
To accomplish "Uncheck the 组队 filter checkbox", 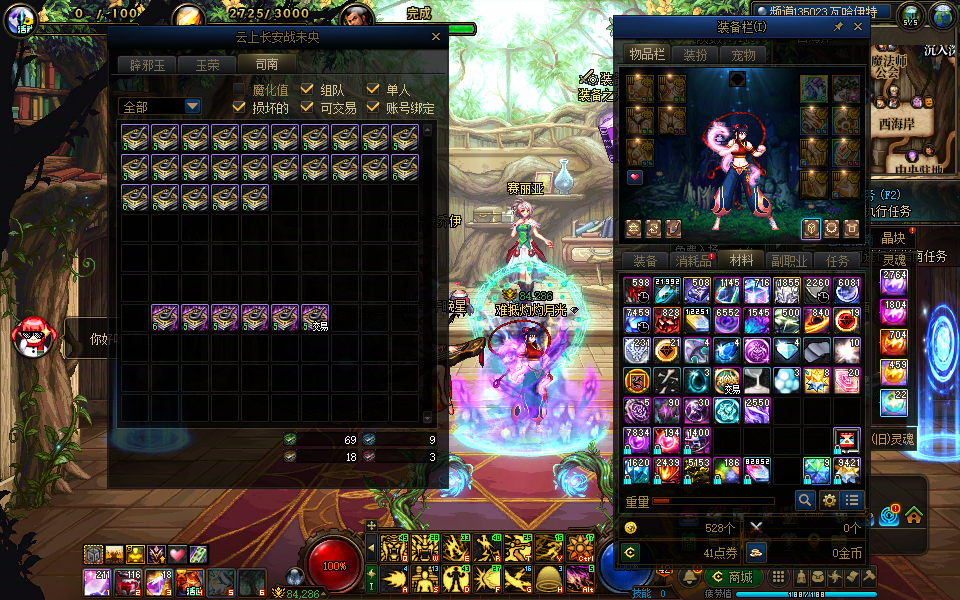I will click(307, 90).
